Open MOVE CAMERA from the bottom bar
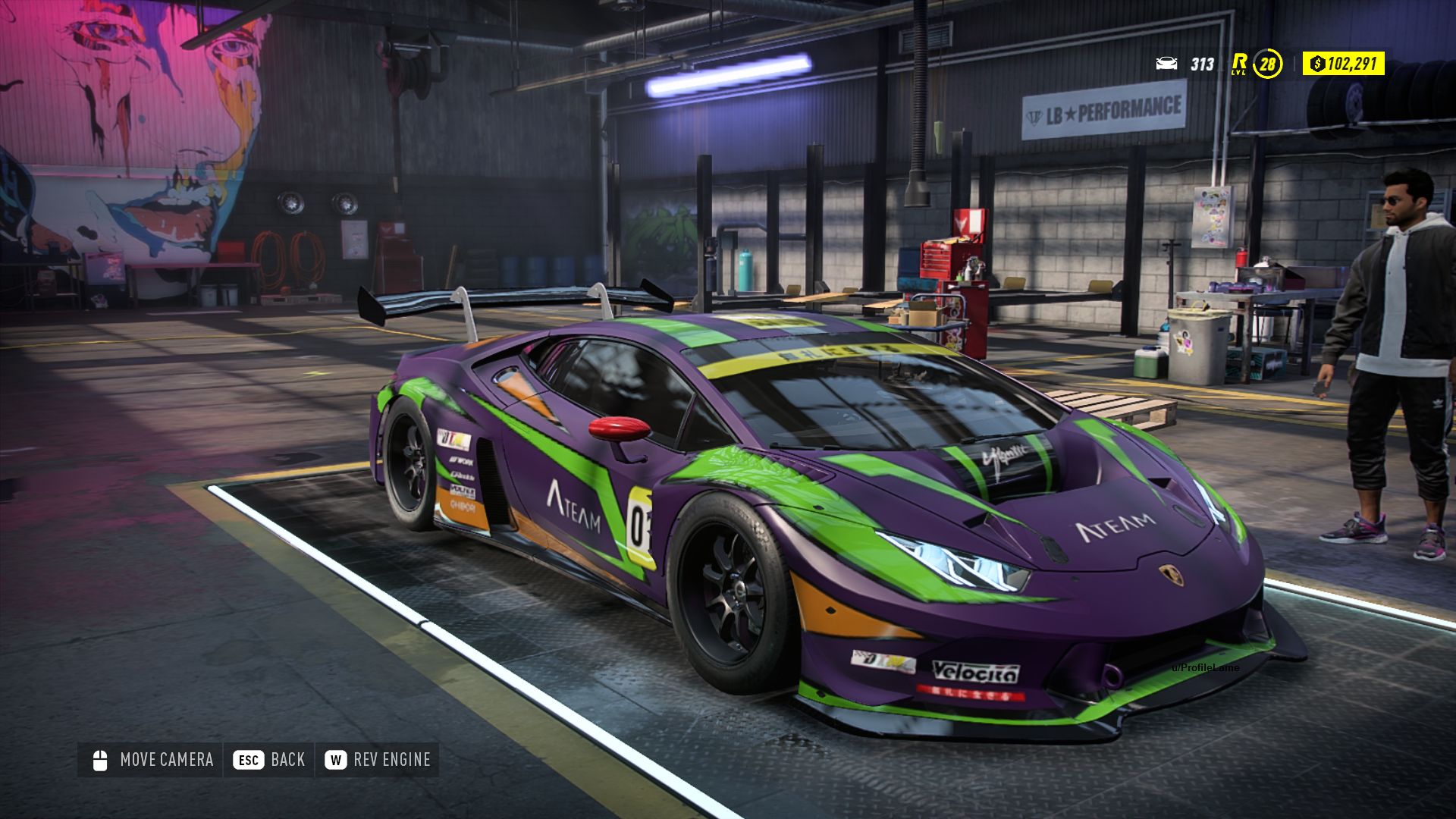The height and width of the screenshot is (819, 1456). [x=167, y=760]
